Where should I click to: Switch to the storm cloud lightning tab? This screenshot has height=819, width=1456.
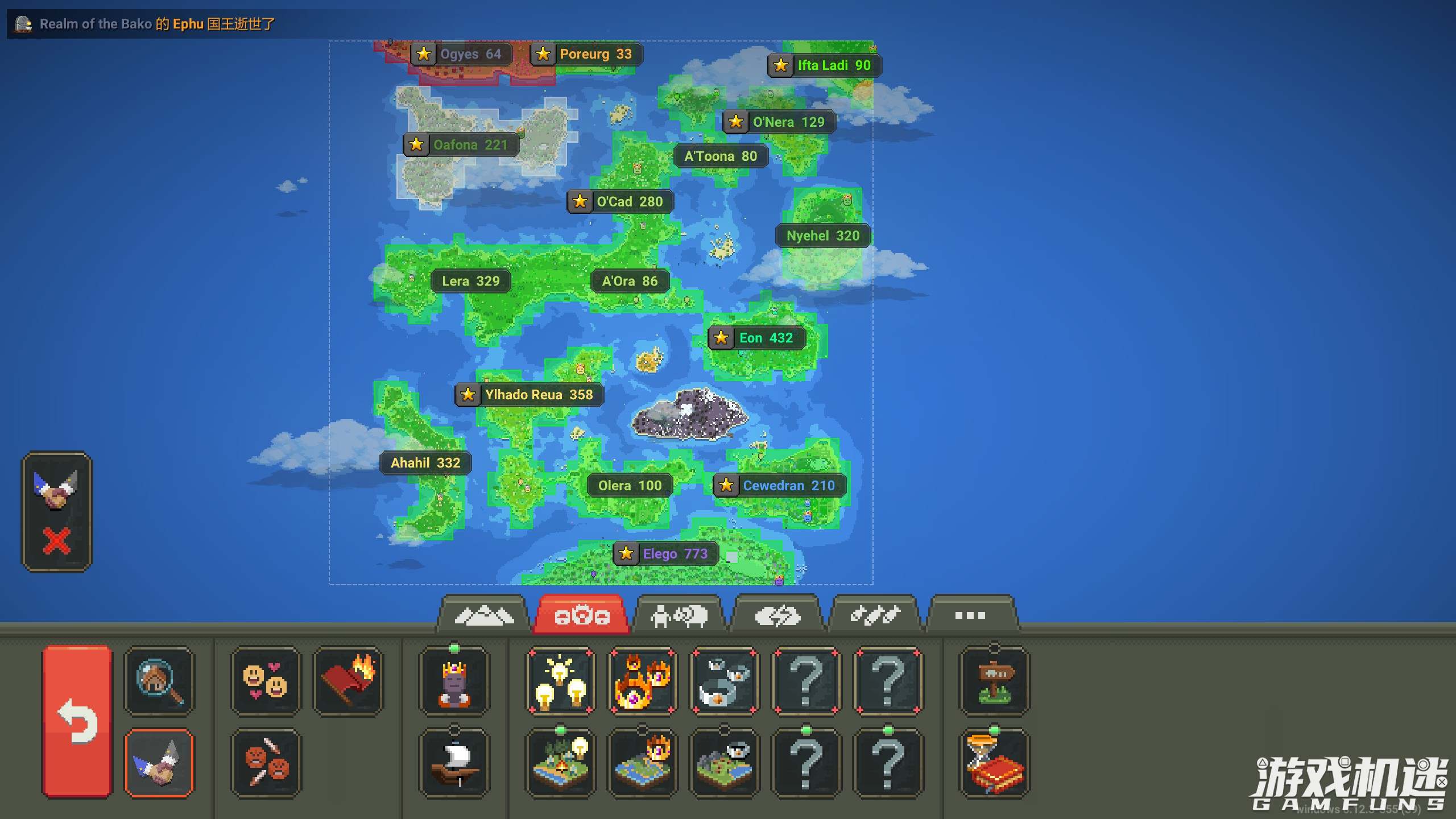[777, 615]
